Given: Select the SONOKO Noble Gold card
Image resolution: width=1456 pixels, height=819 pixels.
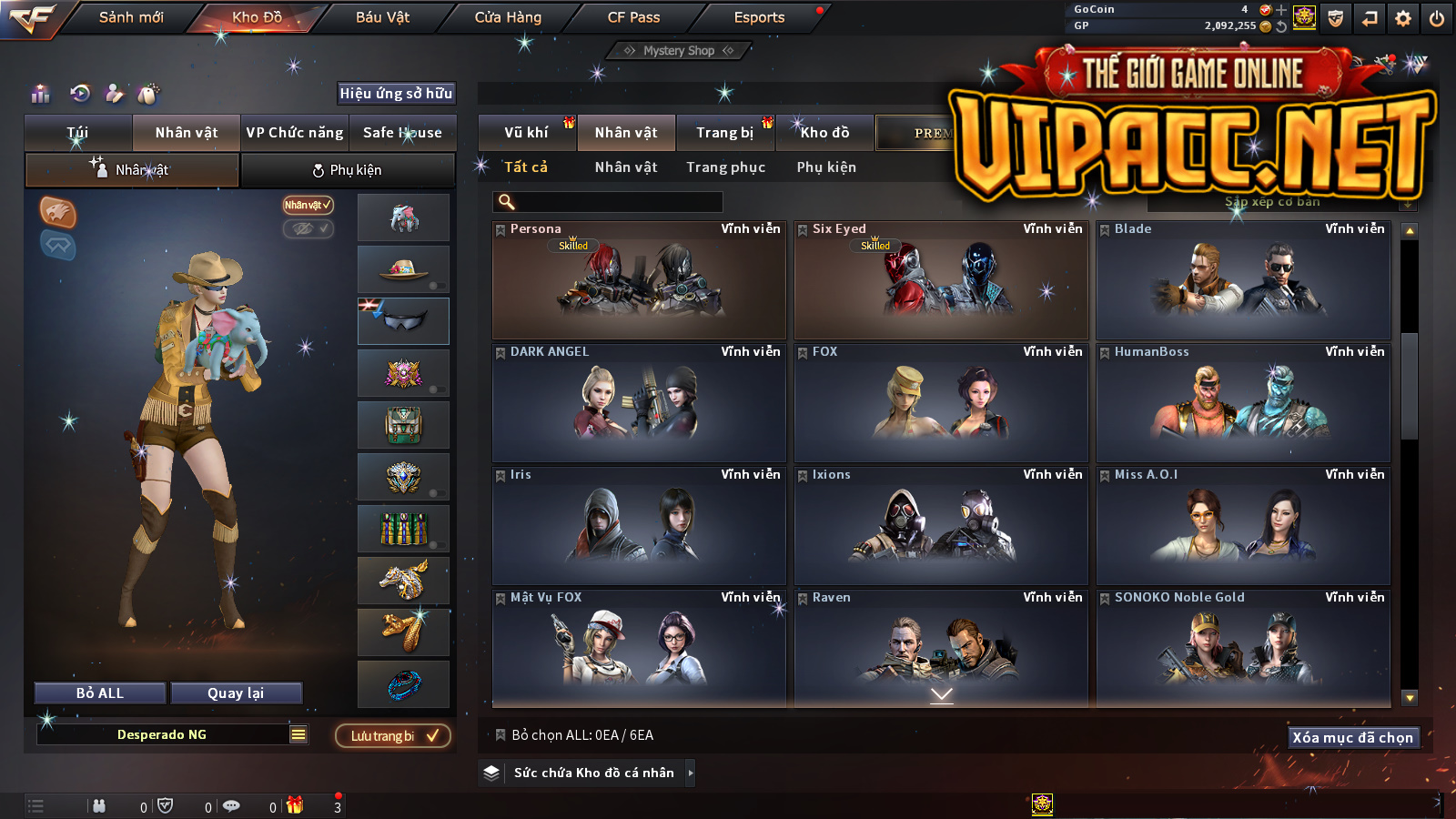Looking at the screenshot, I should click(1243, 648).
